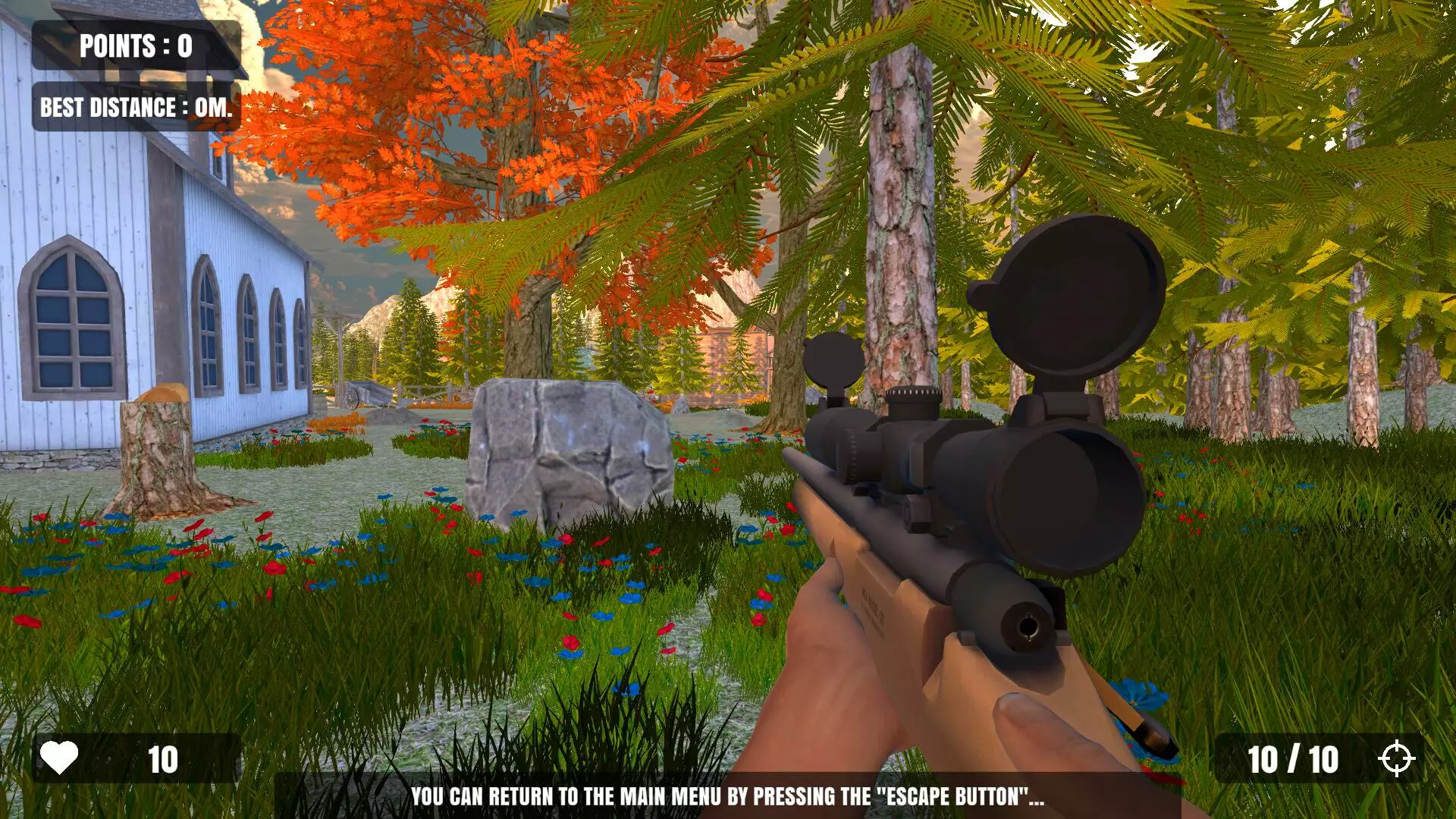Click the ESCAPE BUTTON hint text
This screenshot has height=819, width=1456.
point(728,797)
